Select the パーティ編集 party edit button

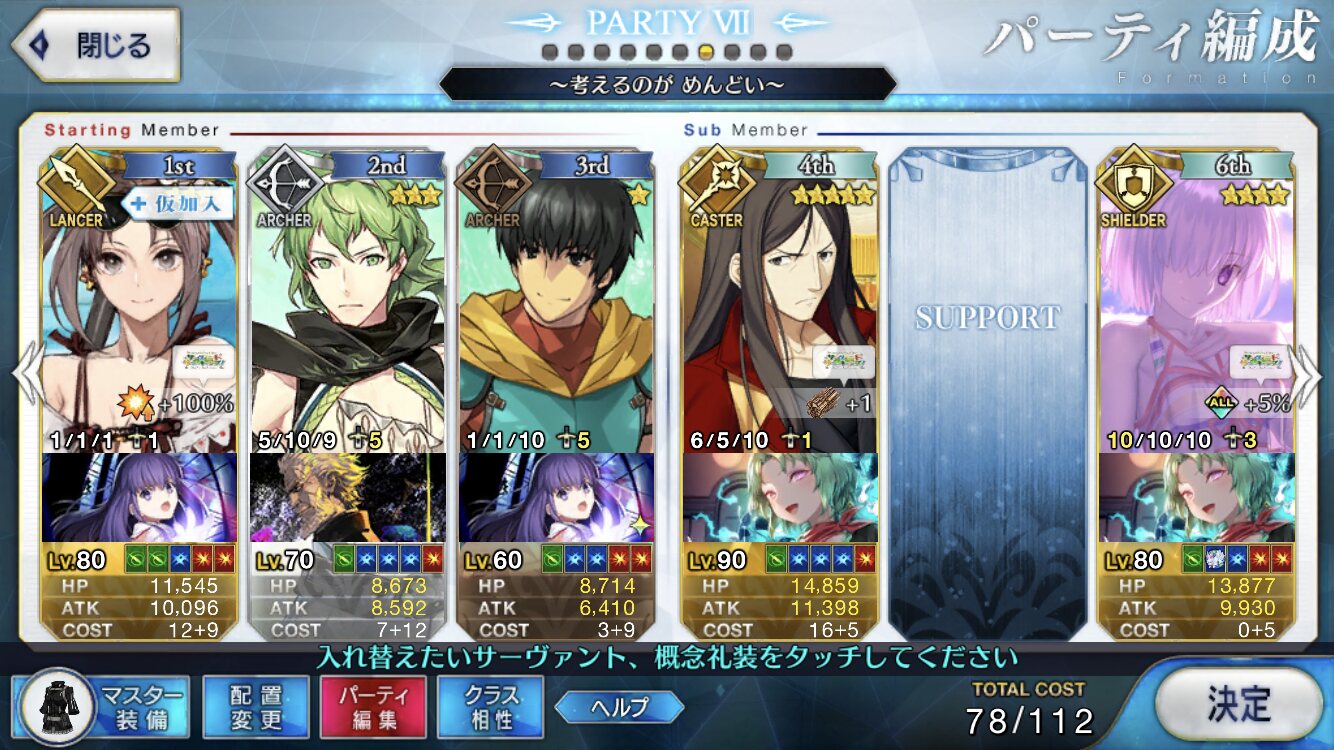point(373,706)
